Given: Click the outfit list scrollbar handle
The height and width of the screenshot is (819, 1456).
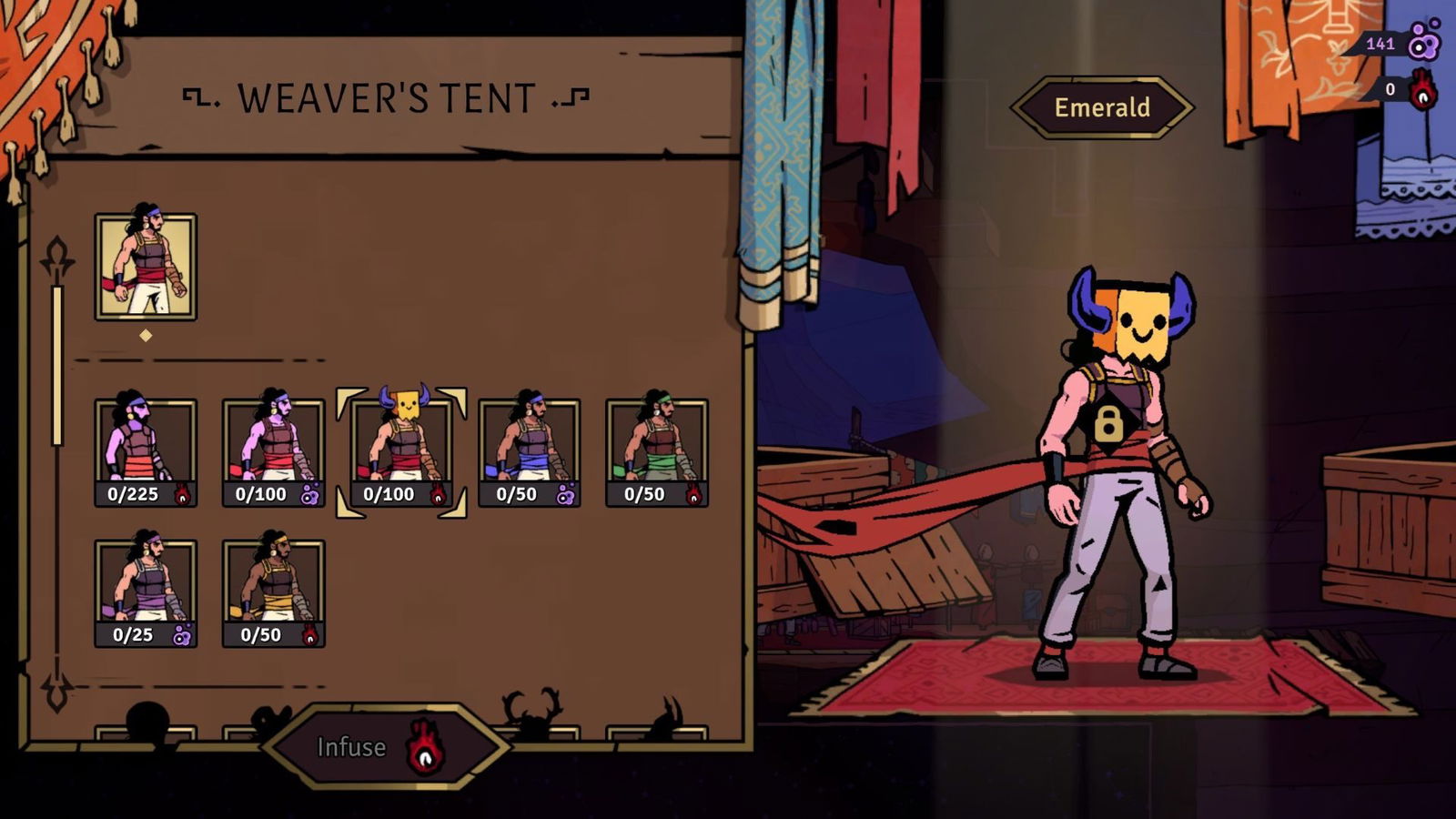Looking at the screenshot, I should (57, 364).
